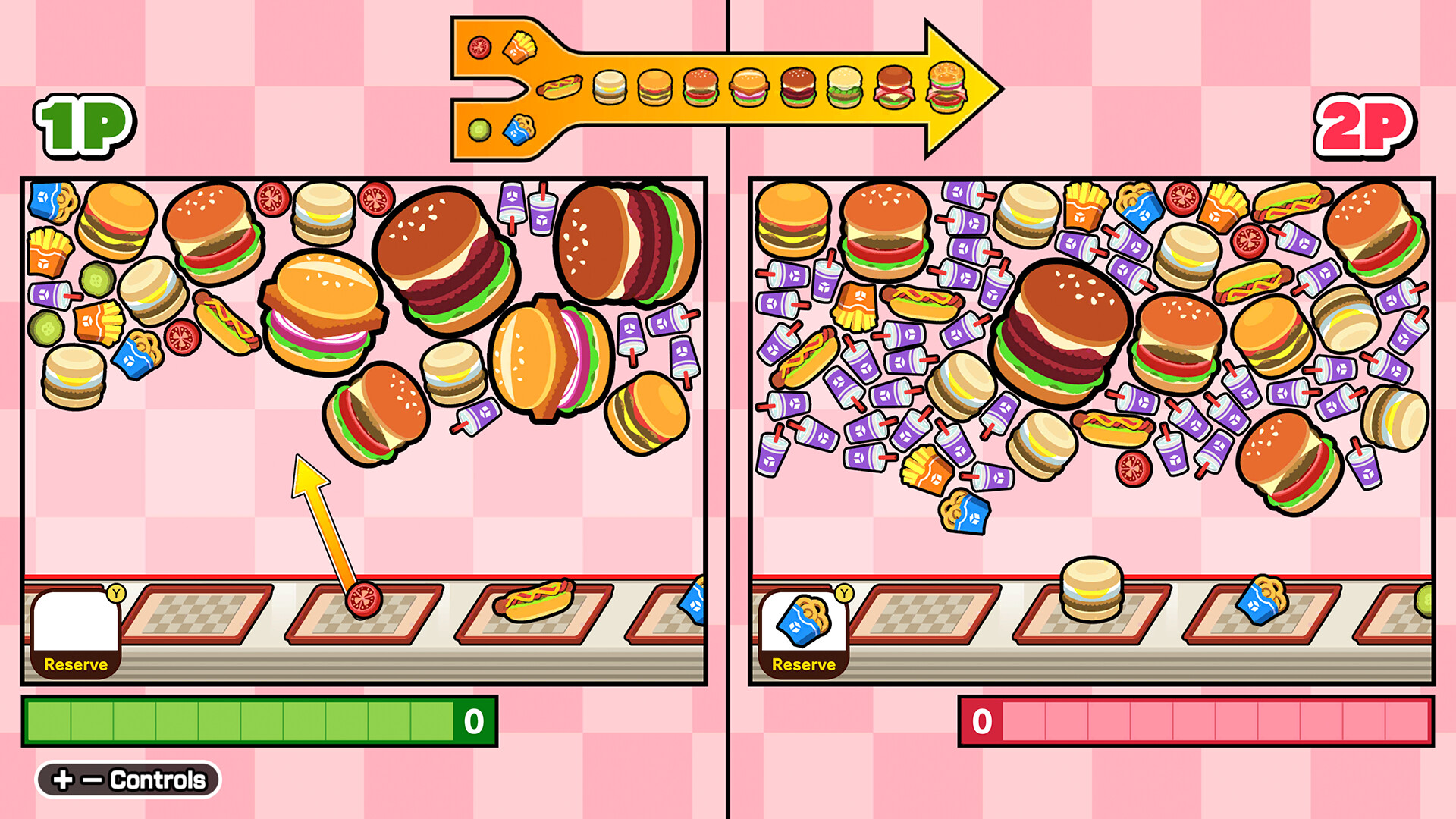Click the fries icon in the recipe arrow
The image size is (1456, 819).
coord(519,45)
